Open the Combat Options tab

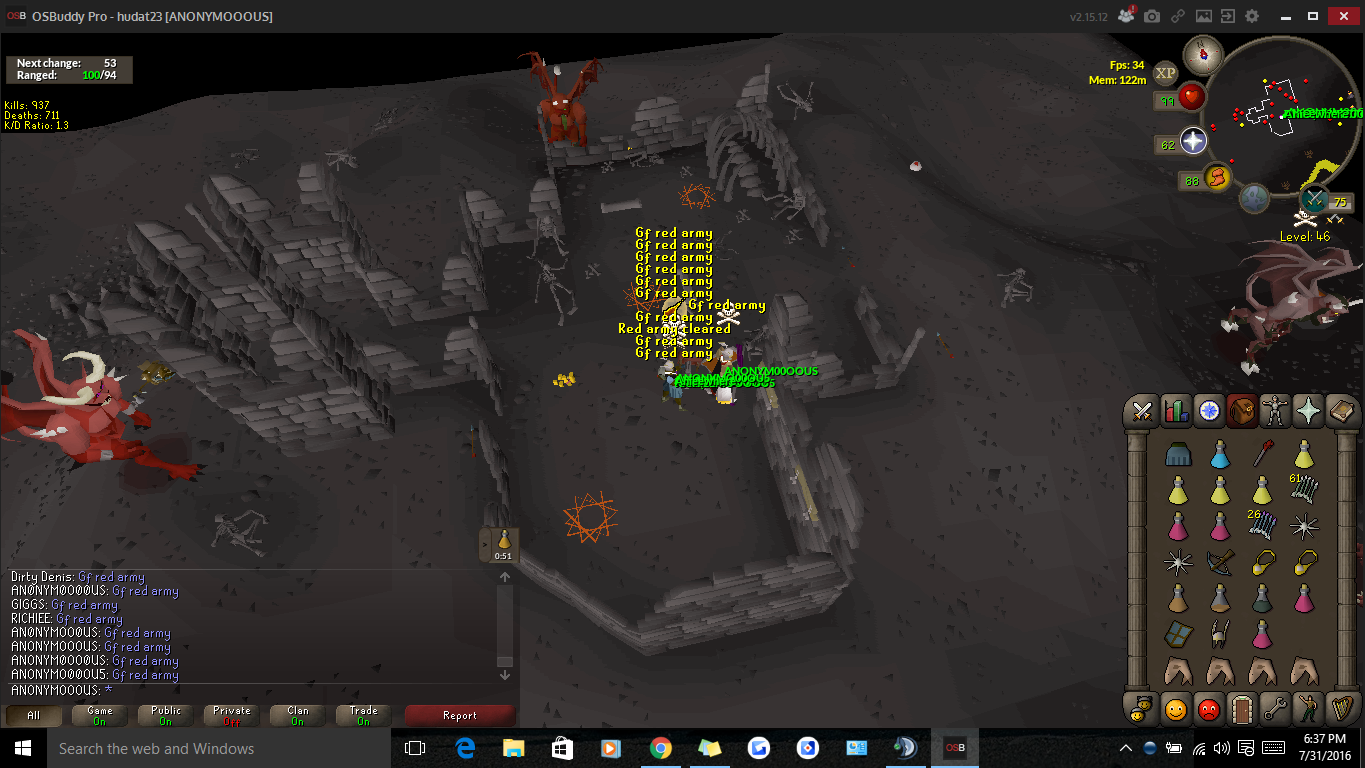pyautogui.click(x=1142, y=410)
